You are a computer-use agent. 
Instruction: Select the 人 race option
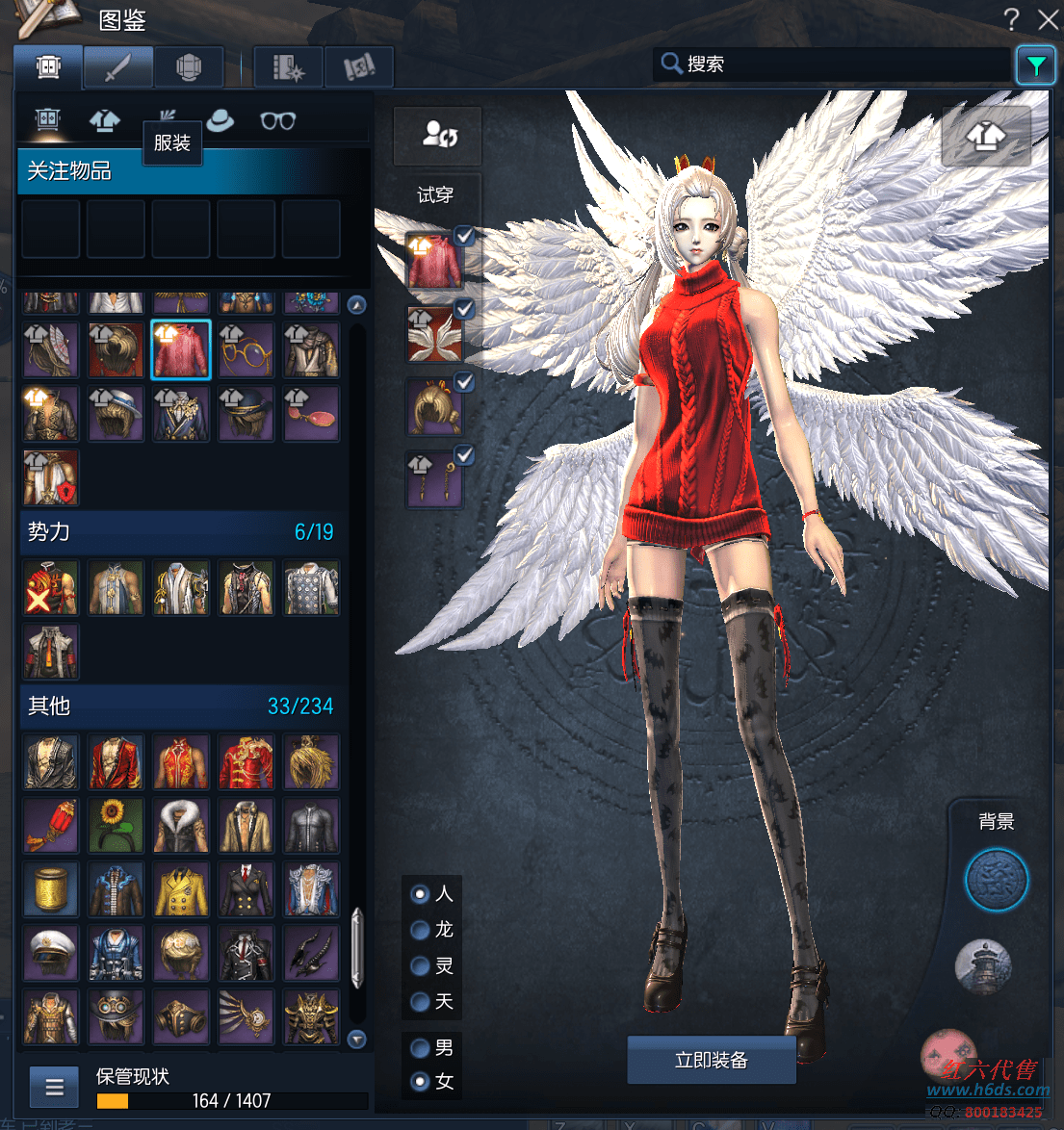point(420,894)
